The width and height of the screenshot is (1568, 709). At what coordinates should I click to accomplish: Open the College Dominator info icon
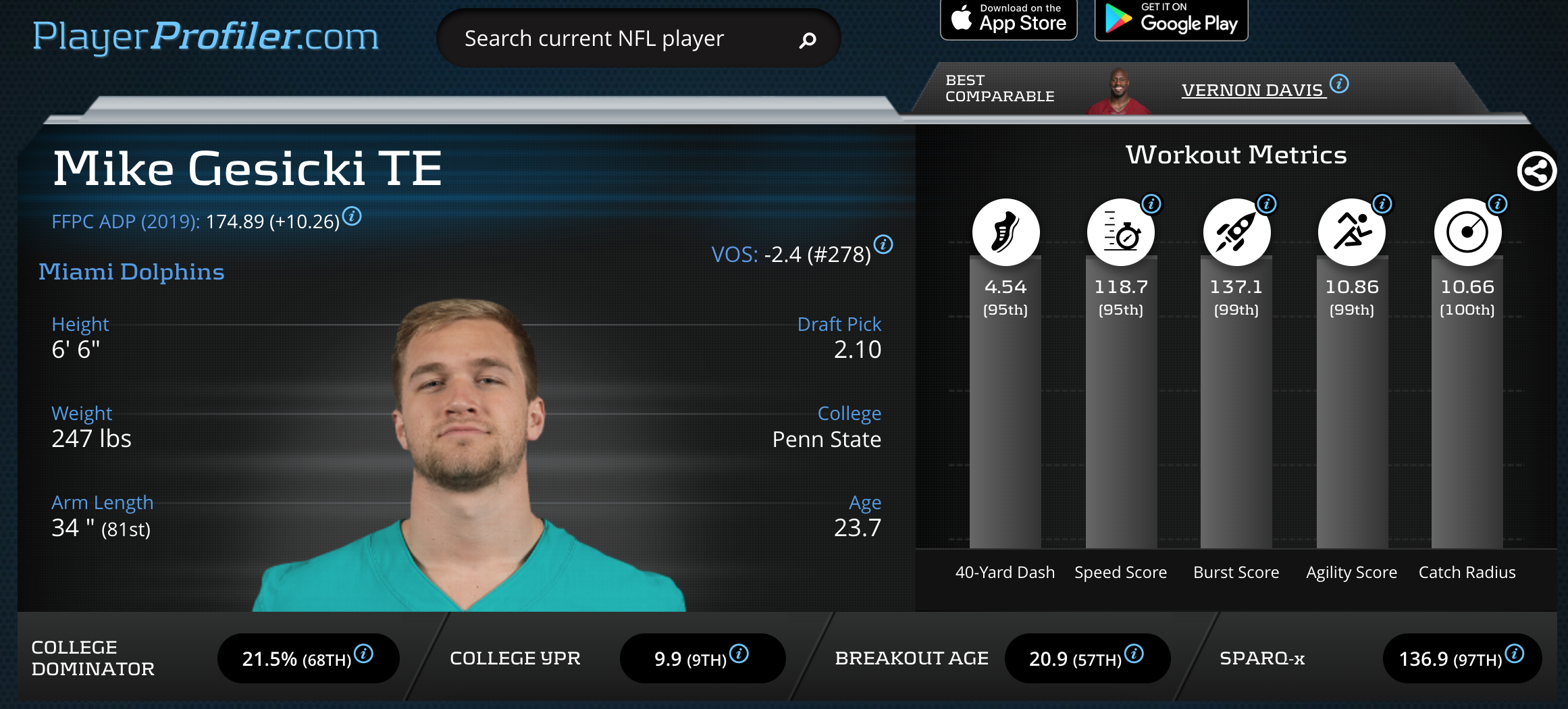(x=363, y=654)
